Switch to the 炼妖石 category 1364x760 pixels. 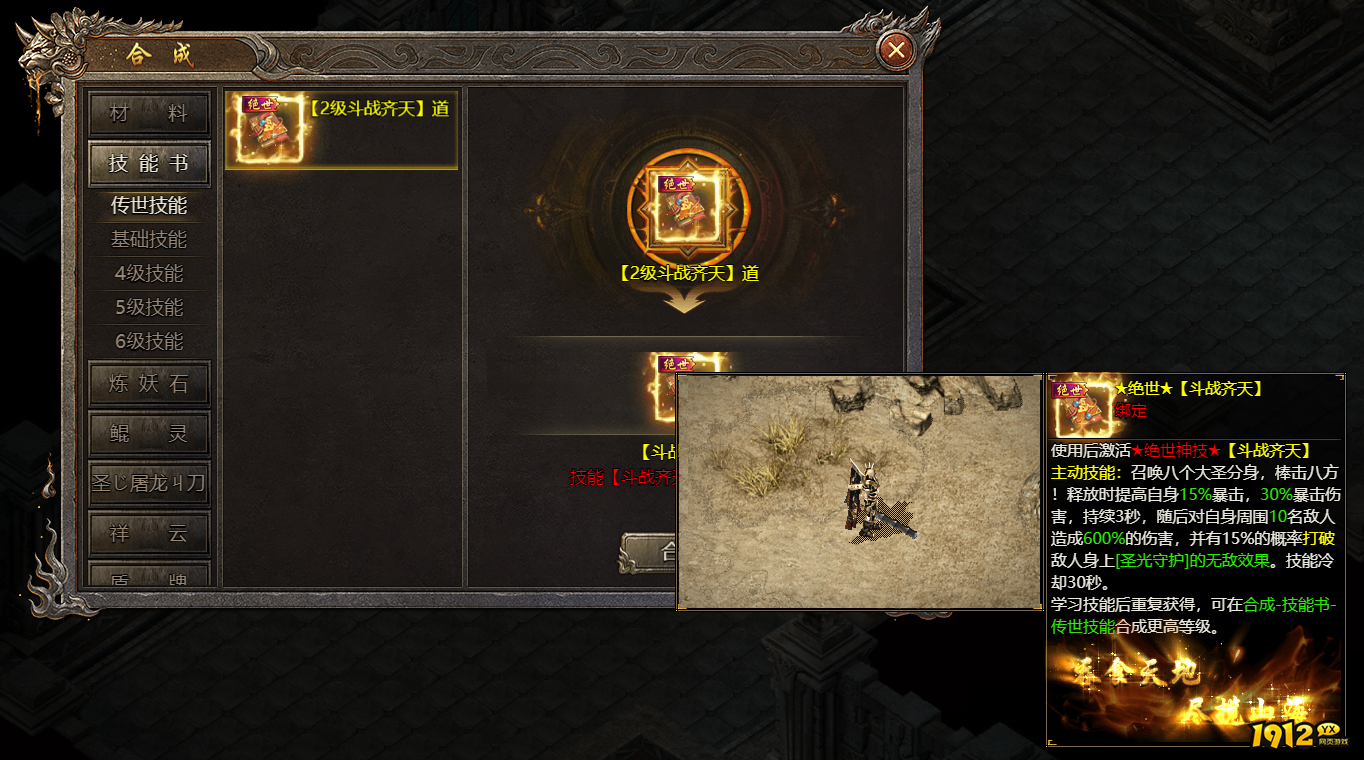(149, 384)
